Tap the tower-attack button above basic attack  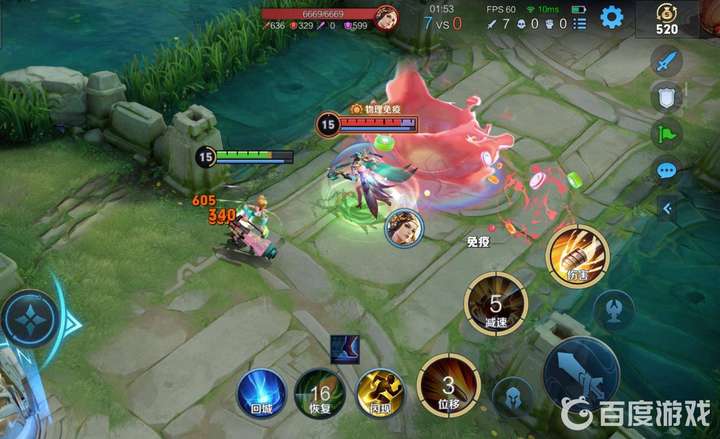[613, 310]
